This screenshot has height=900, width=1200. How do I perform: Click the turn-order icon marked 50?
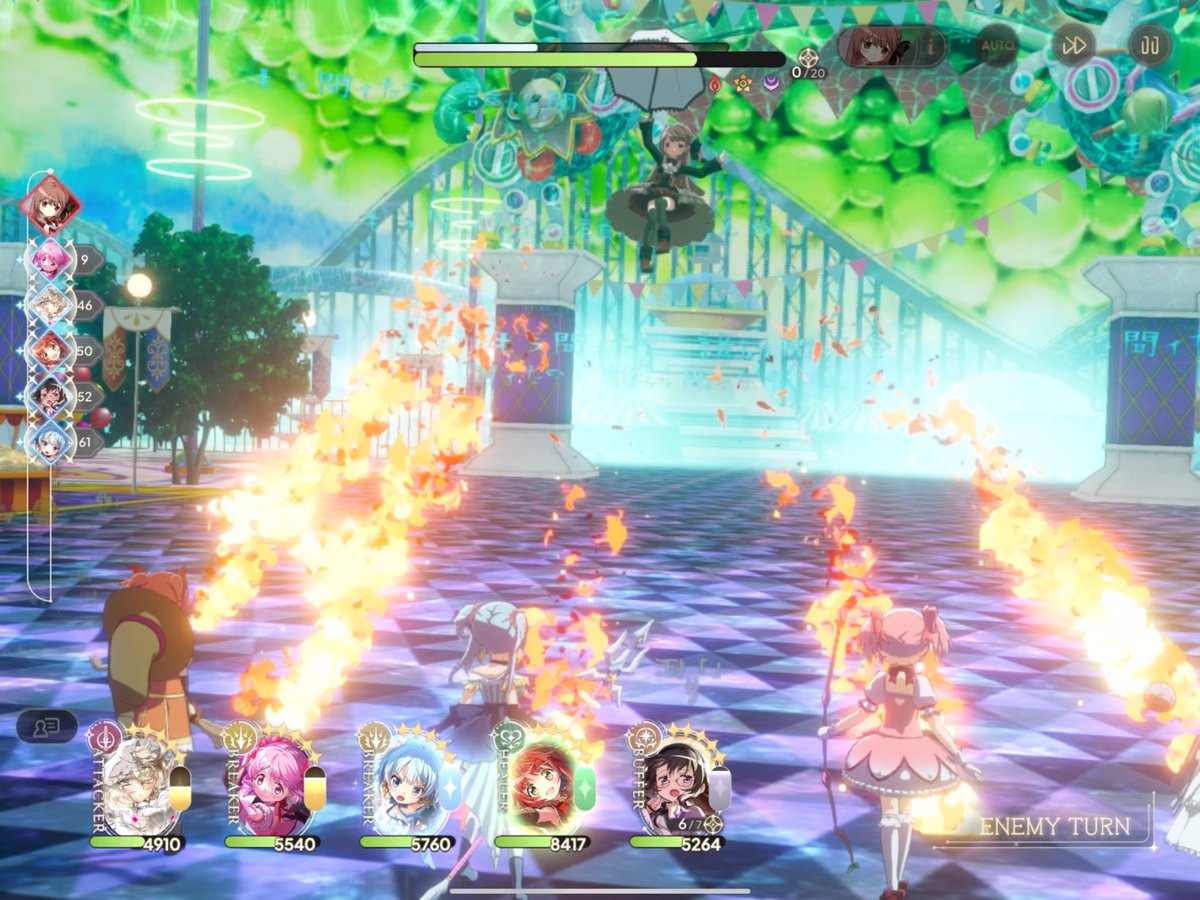(50, 350)
